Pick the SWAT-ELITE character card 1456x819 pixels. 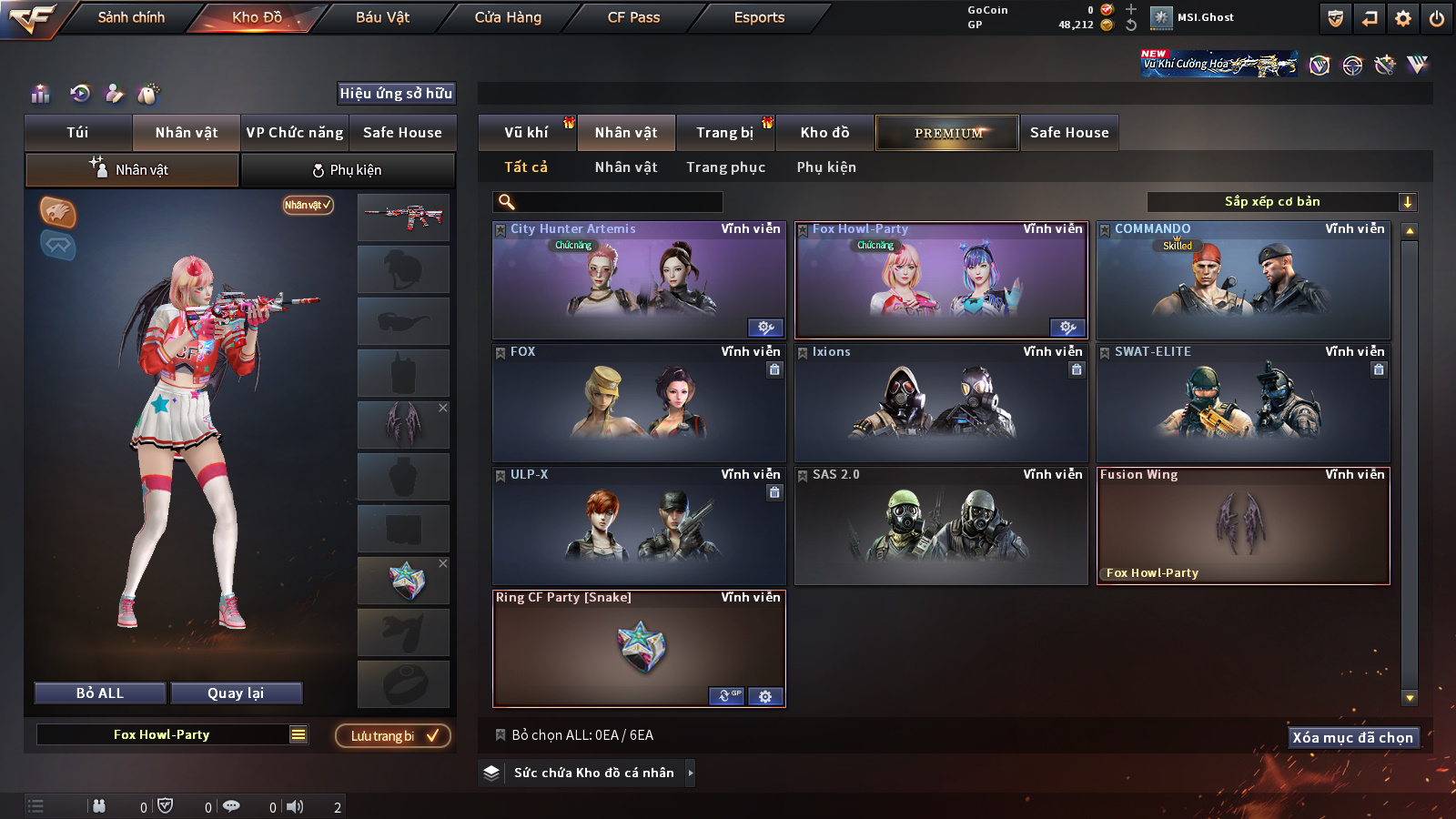coord(1243,403)
